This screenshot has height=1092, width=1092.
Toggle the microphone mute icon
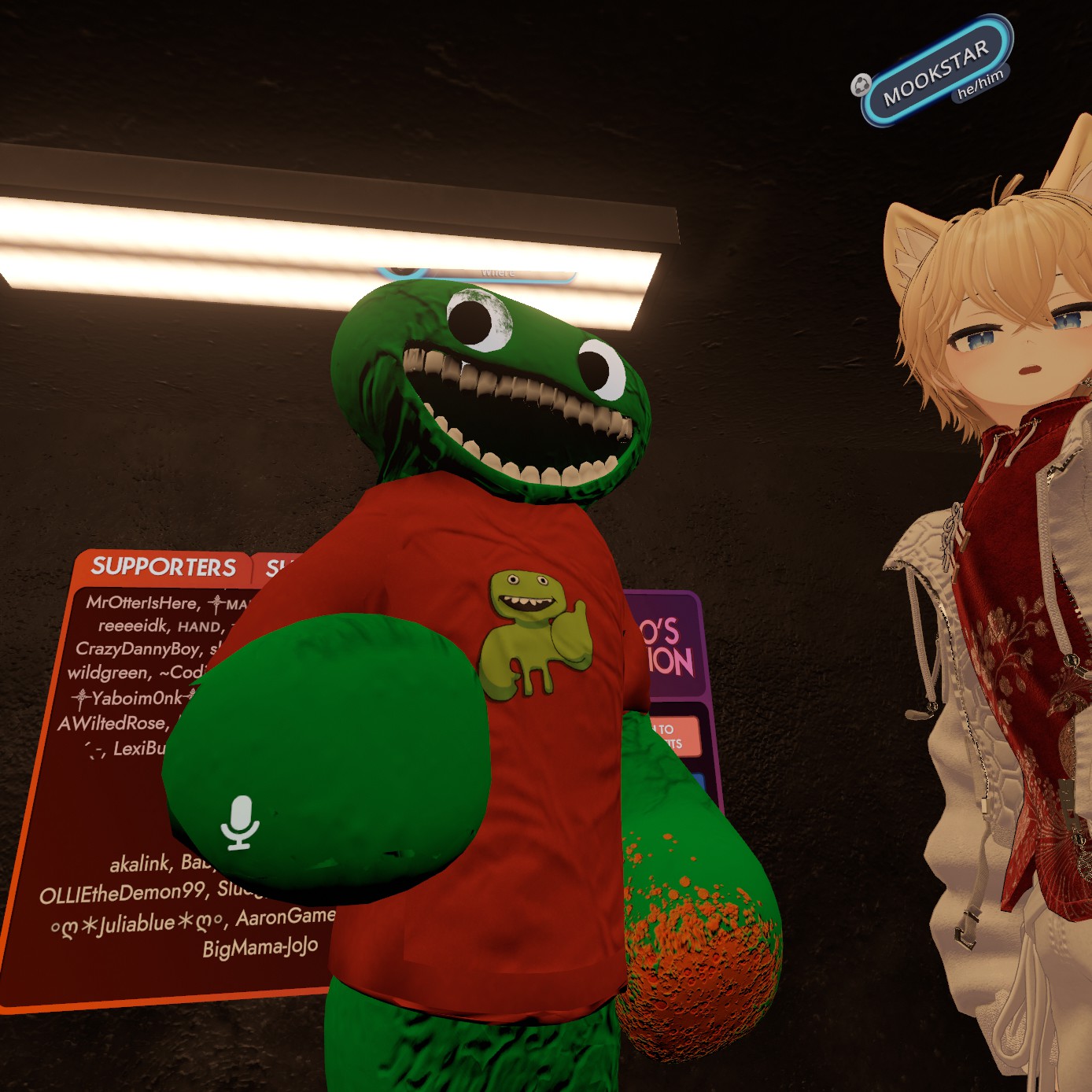(240, 823)
